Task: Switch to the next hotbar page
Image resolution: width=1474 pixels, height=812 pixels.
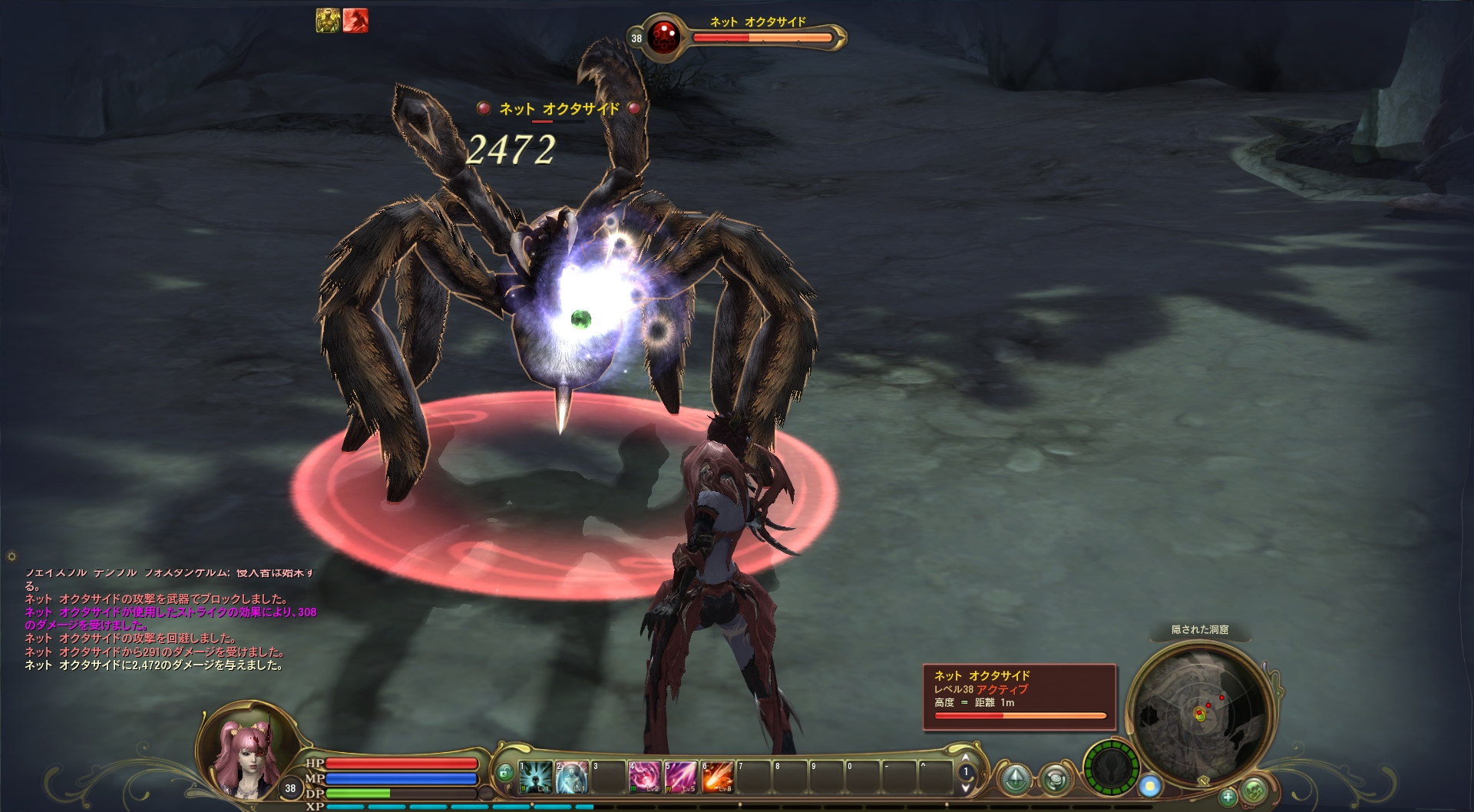Action: [x=966, y=788]
